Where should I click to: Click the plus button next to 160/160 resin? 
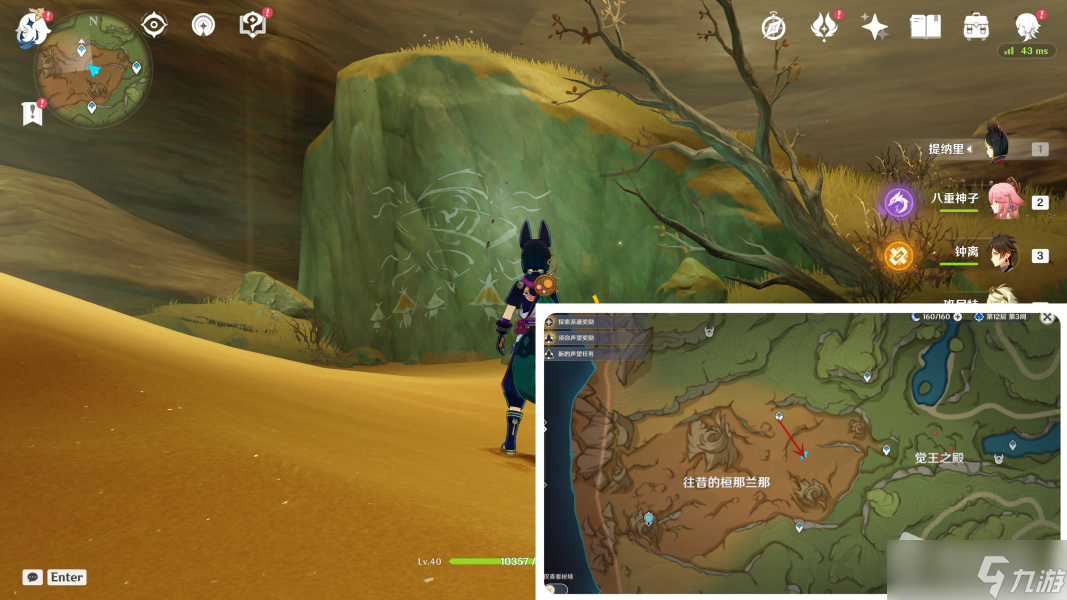coord(957,317)
